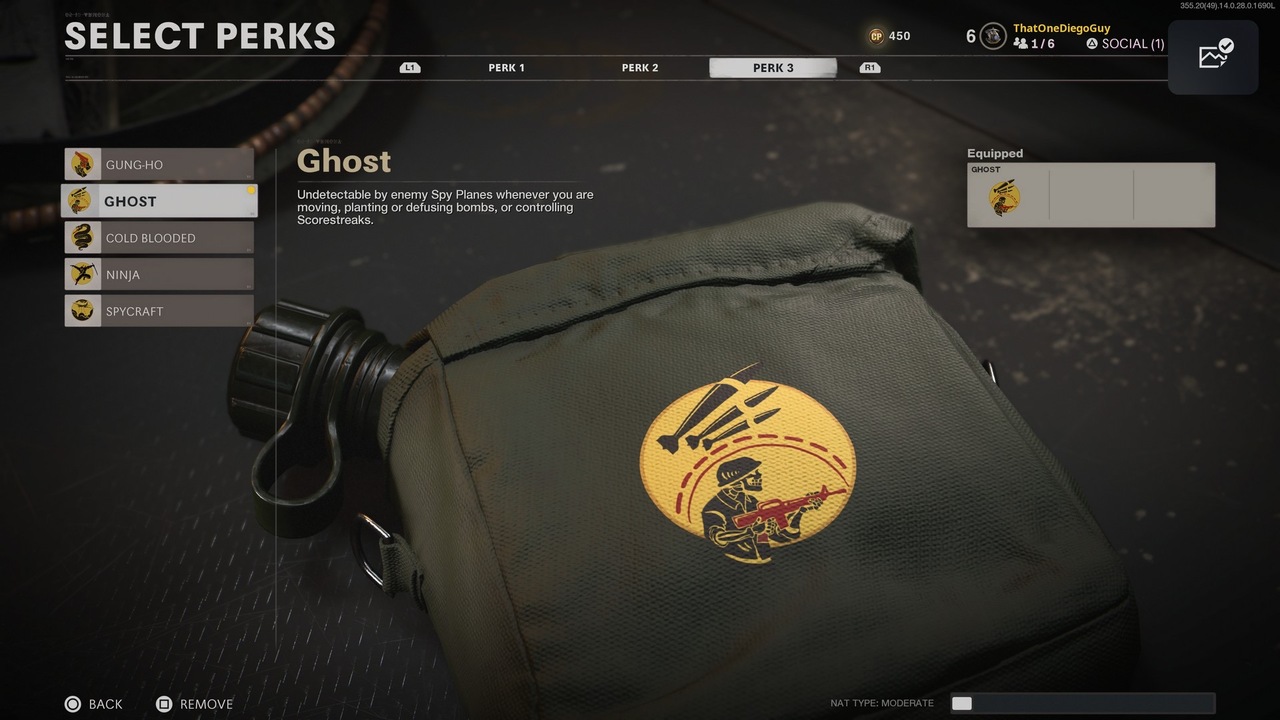Click the L1 shoulder button prompt
1280x720 pixels.
coord(409,67)
